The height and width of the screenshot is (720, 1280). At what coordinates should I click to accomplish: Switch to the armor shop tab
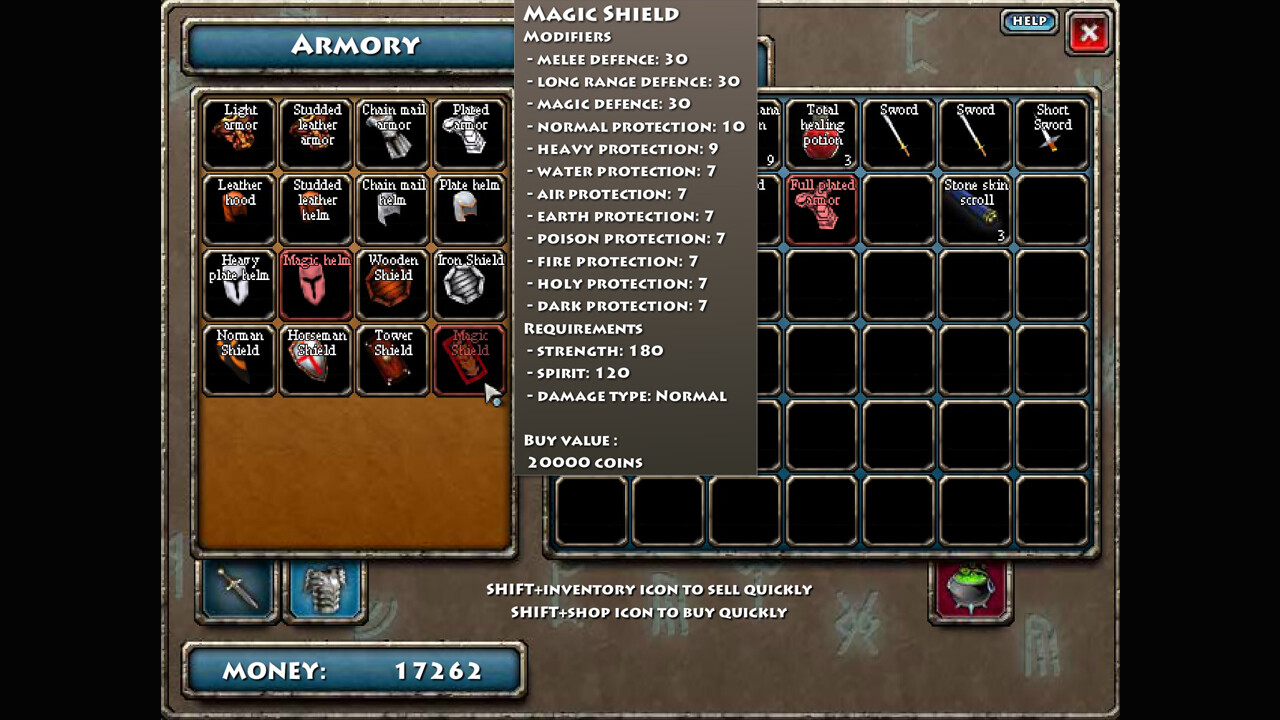point(323,590)
